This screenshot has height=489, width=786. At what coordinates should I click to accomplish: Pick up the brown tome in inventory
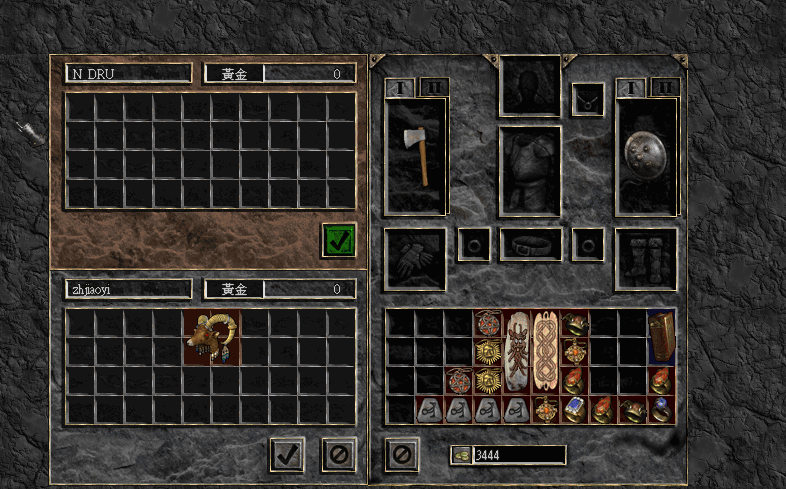[661, 337]
